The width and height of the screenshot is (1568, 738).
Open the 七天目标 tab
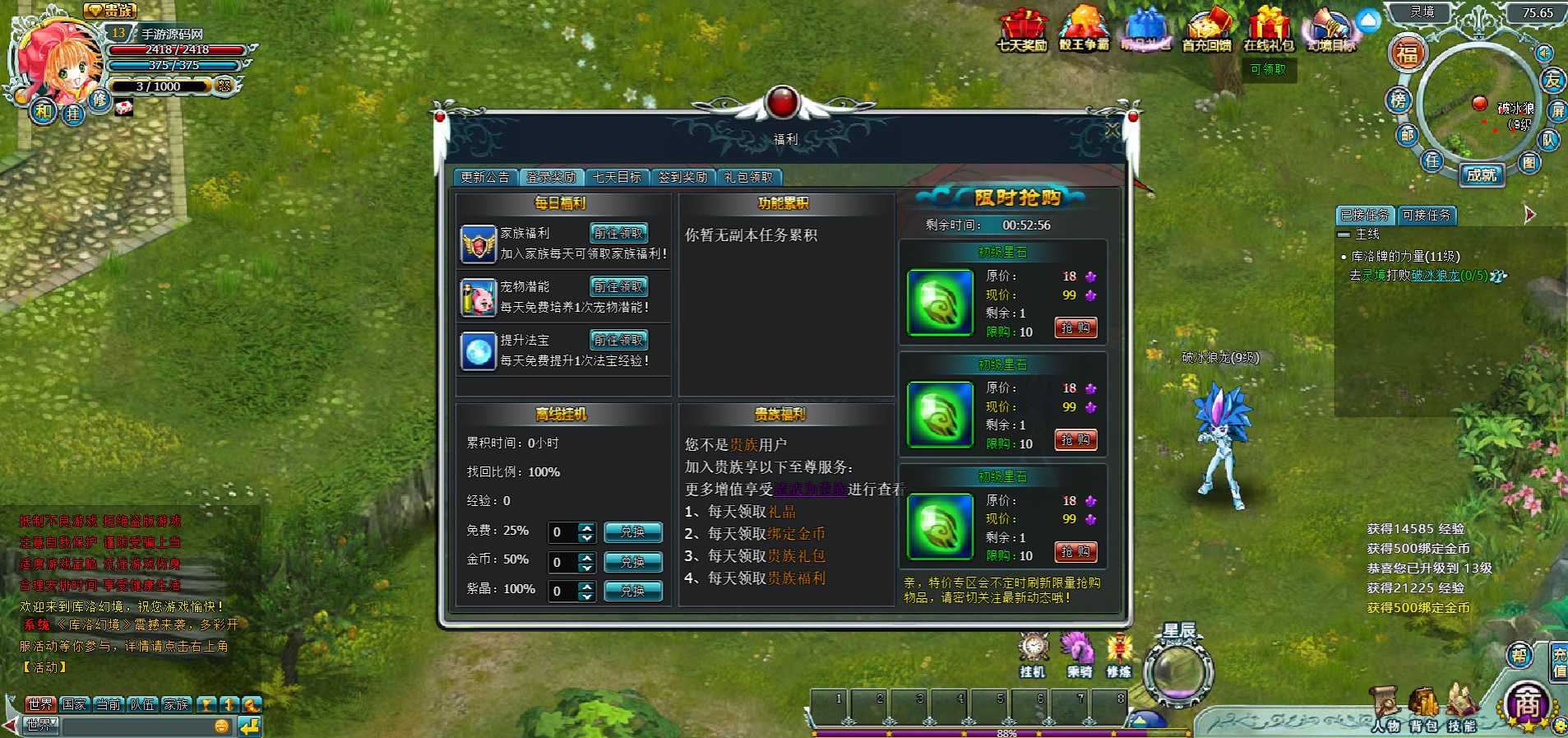(x=617, y=177)
